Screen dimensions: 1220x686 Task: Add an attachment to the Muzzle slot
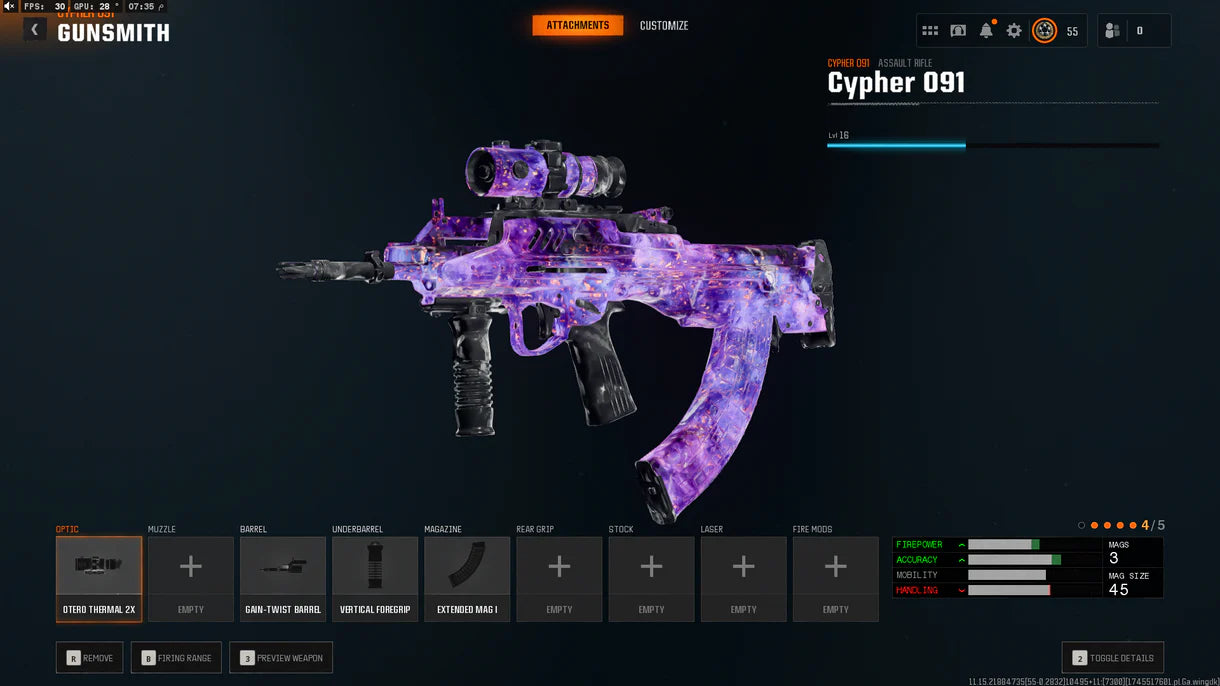click(x=191, y=578)
